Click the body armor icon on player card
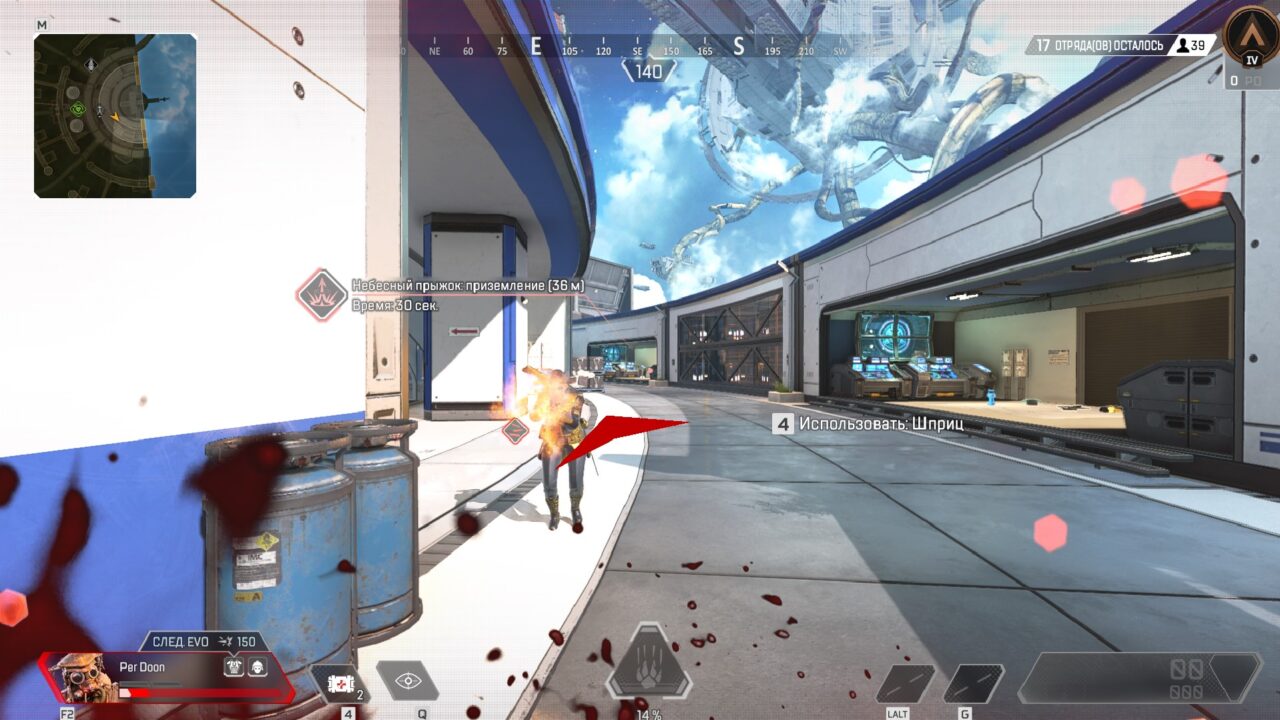The width and height of the screenshot is (1280, 720). tap(234, 666)
